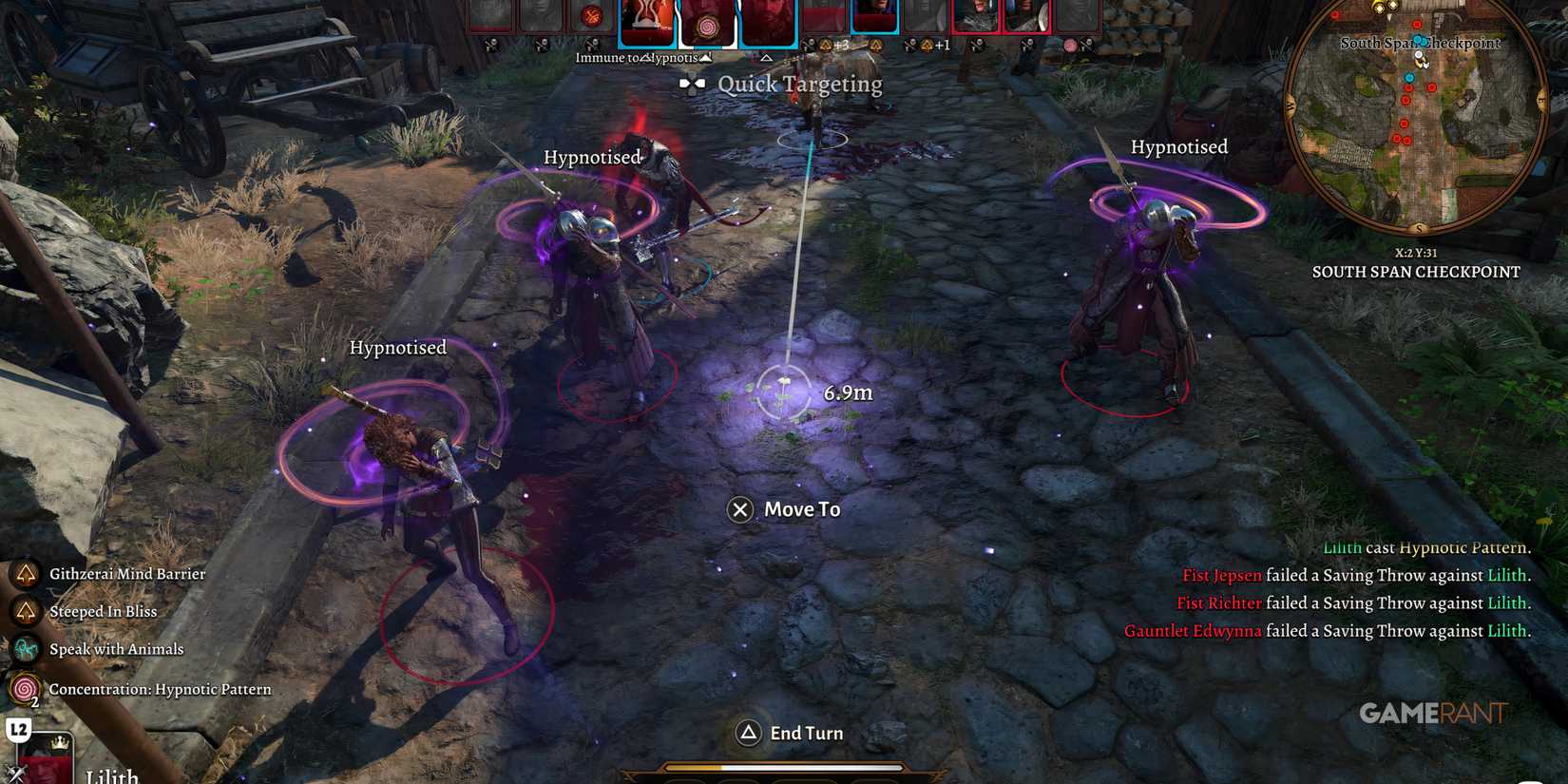The height and width of the screenshot is (784, 1568).
Task: Click the crown icon above Lilith's portrait
Action: click(x=60, y=743)
